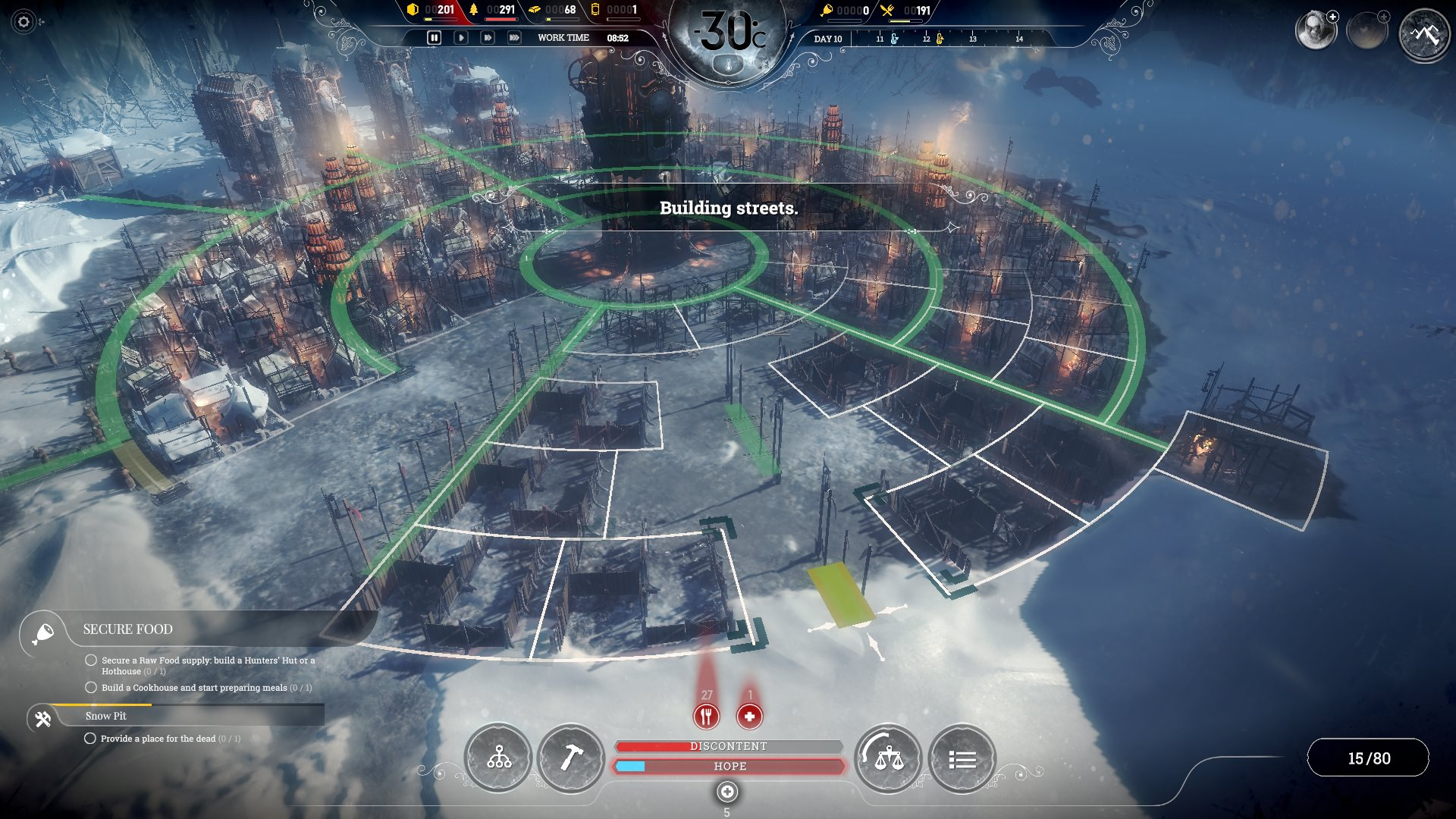Select the scout portrait with the plus badge
Screen dimensions: 1456x819
[1315, 31]
